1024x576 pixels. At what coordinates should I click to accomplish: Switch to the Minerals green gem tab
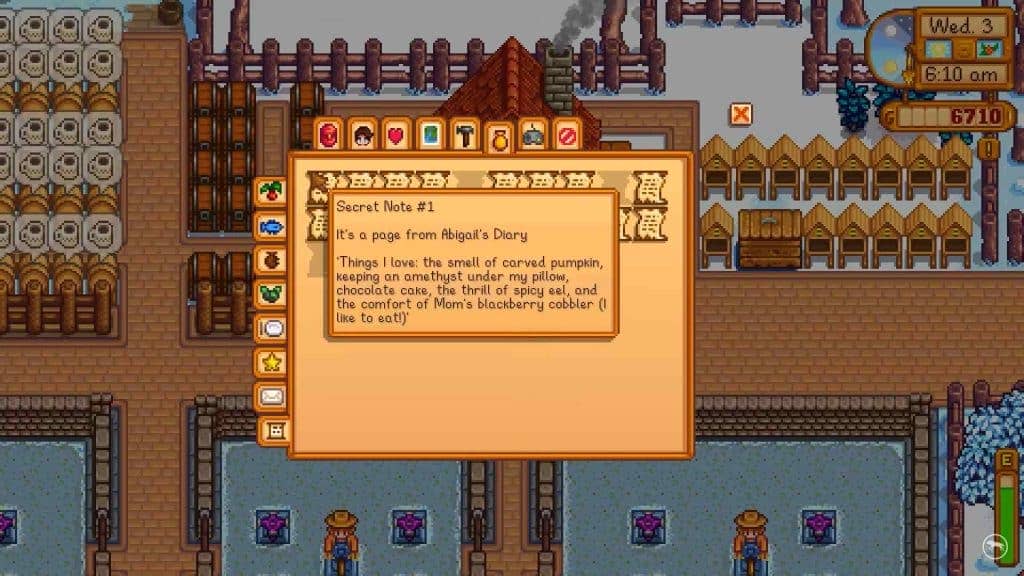(270, 294)
